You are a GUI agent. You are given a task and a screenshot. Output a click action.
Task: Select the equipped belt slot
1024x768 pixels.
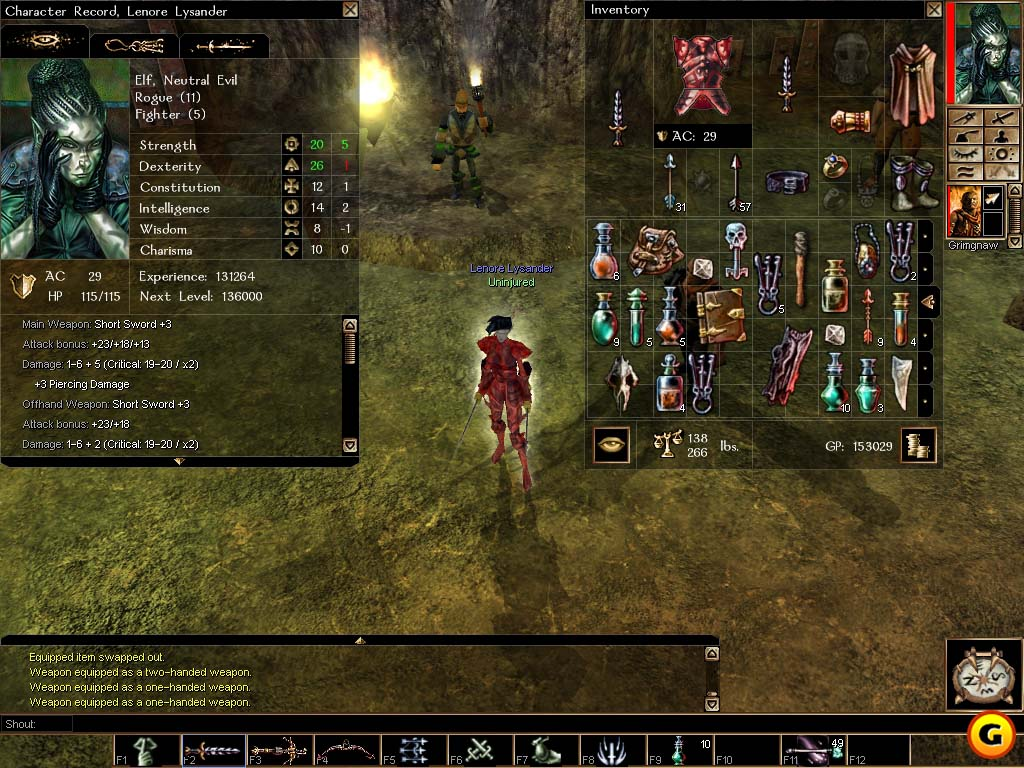pos(786,181)
